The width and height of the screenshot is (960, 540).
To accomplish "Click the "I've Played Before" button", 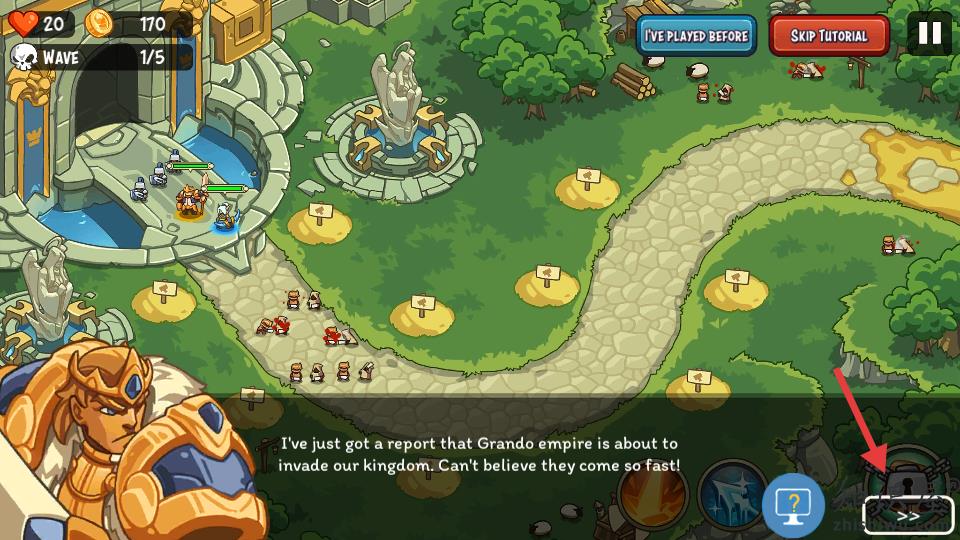I will (x=696, y=36).
